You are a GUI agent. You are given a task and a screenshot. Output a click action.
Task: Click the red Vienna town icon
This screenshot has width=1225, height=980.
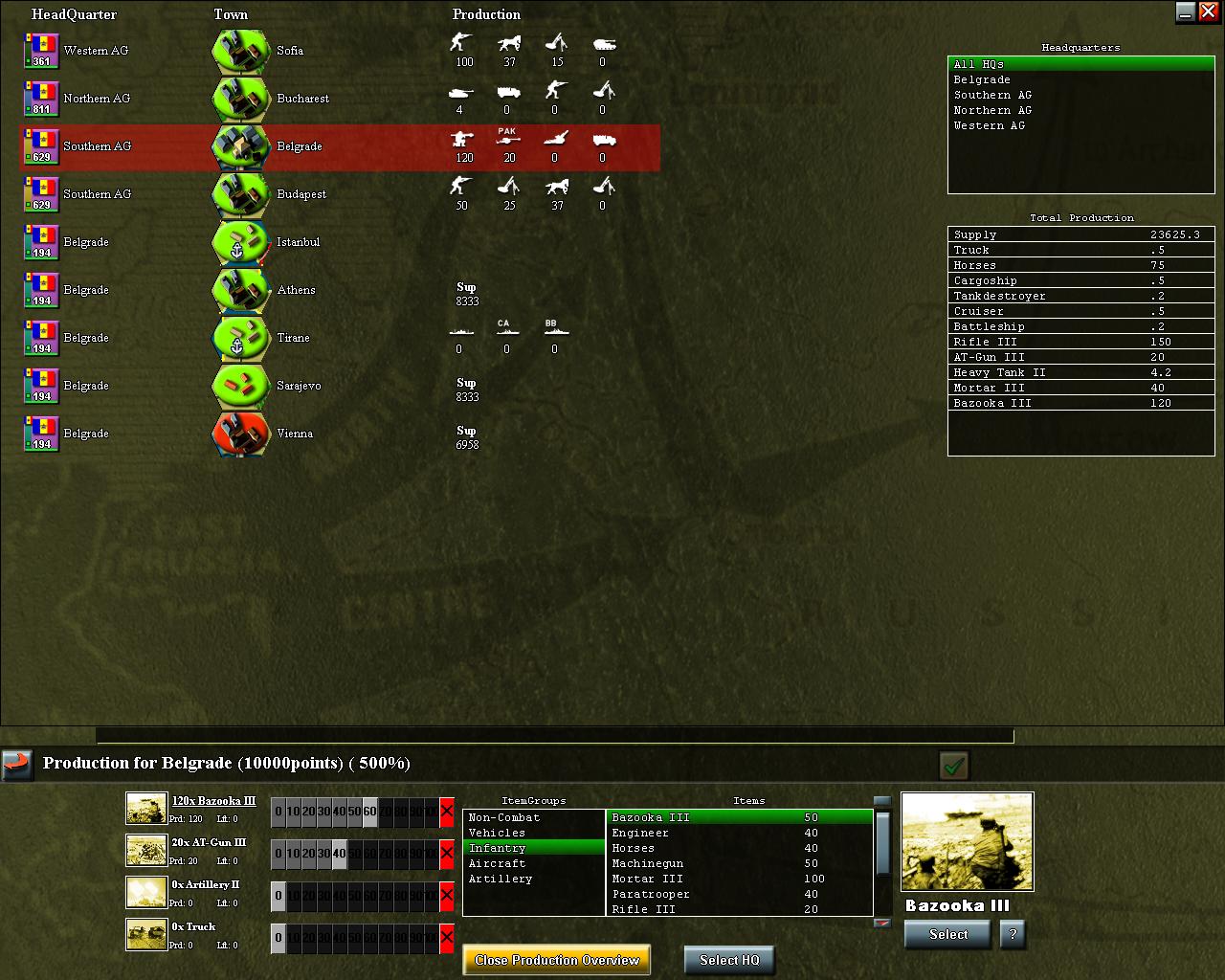239,434
